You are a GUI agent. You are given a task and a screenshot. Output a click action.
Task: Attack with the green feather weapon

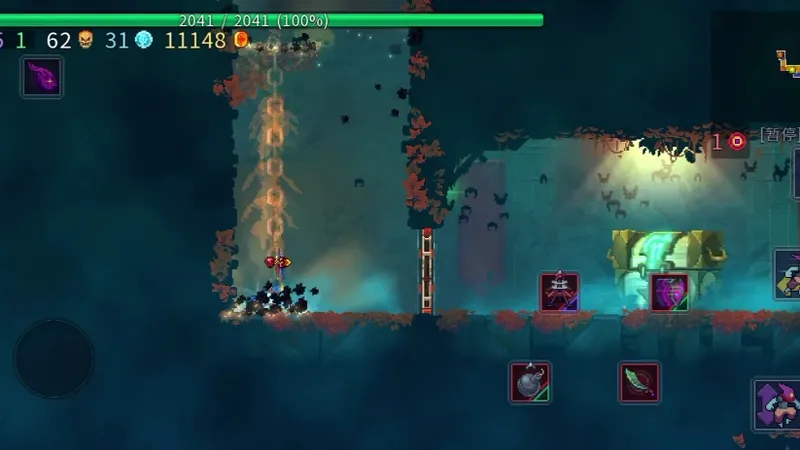tap(639, 382)
